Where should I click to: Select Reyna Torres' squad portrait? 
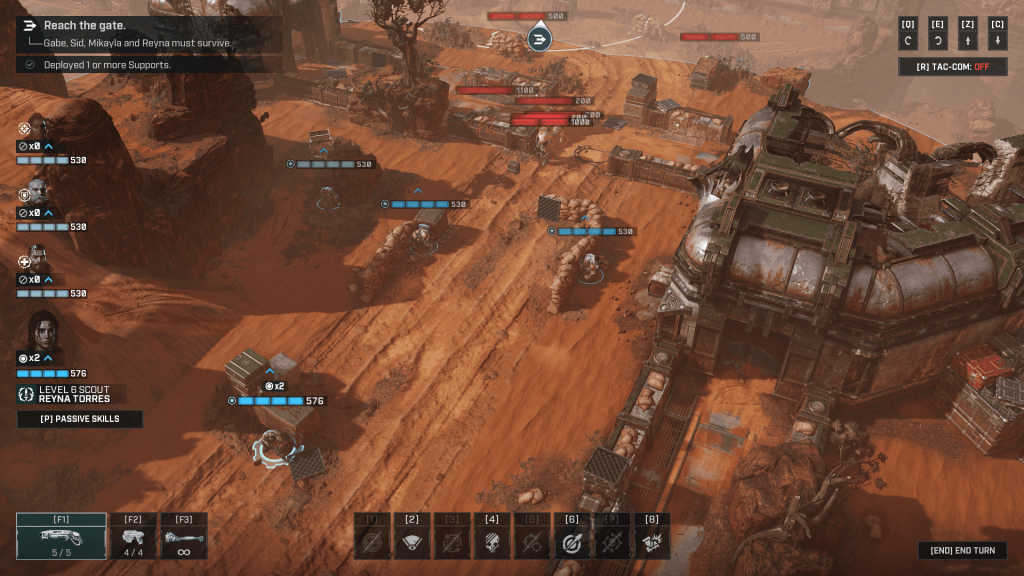[x=43, y=332]
